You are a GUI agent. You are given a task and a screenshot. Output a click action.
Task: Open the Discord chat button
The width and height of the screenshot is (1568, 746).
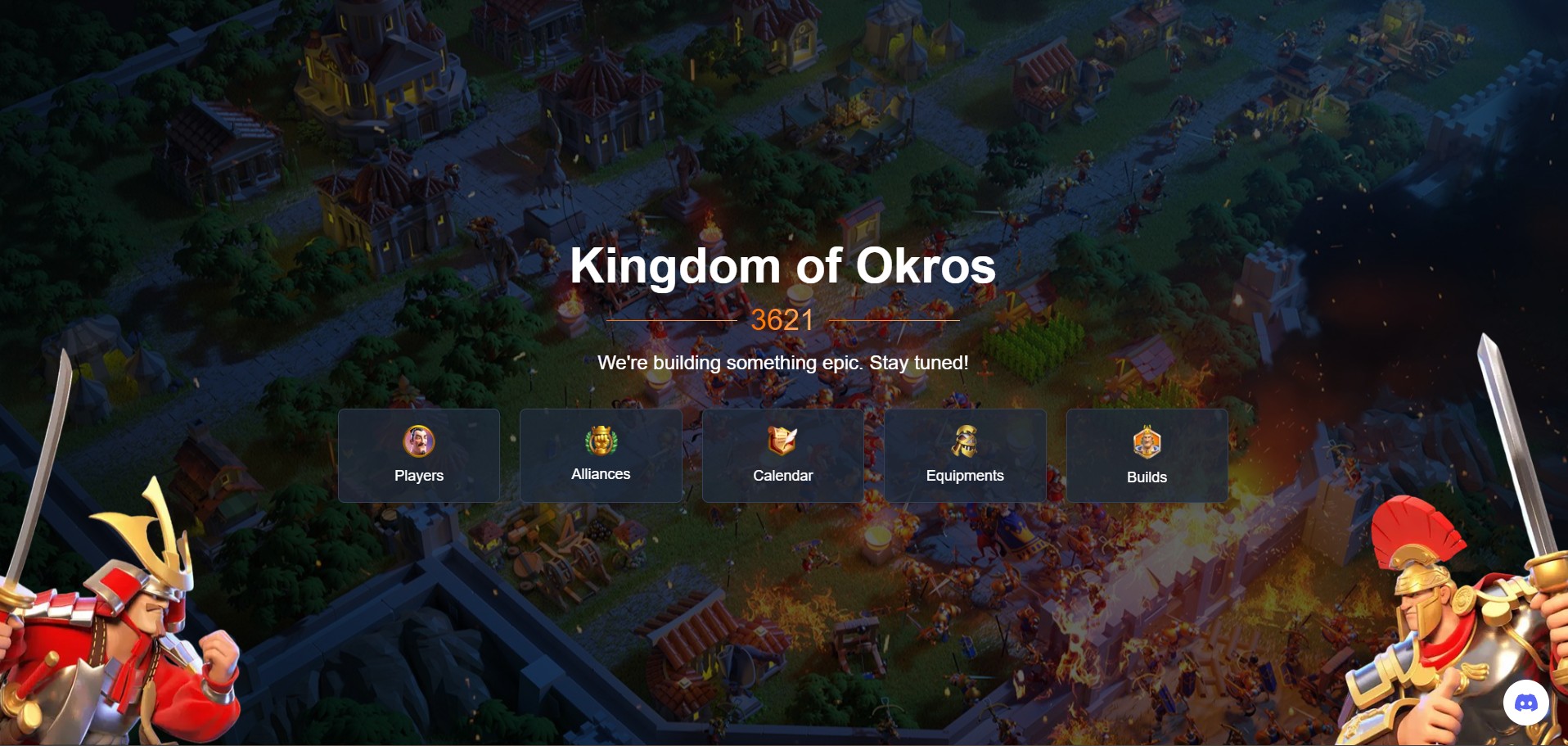(1525, 703)
